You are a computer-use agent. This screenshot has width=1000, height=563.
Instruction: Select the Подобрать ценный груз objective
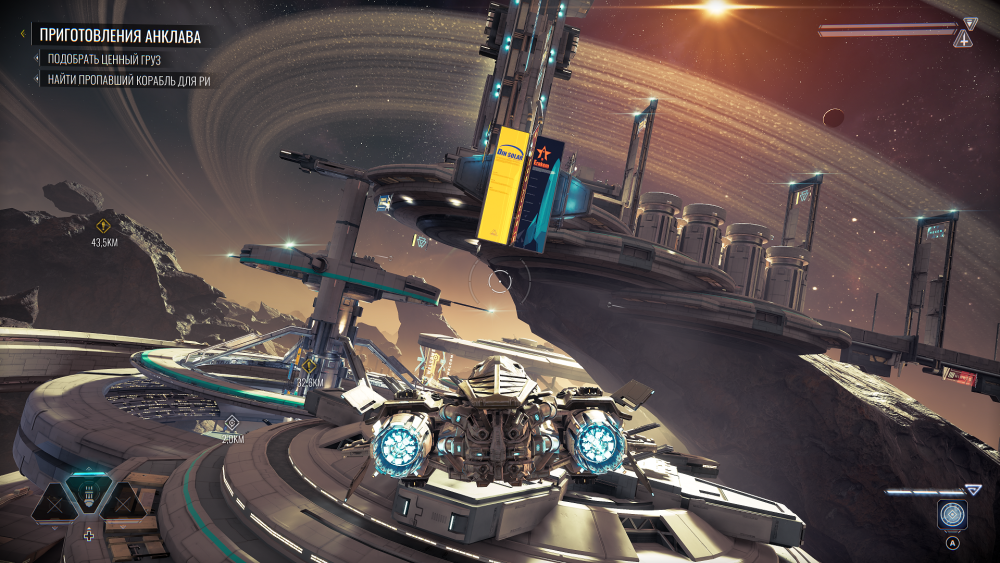pos(103,59)
